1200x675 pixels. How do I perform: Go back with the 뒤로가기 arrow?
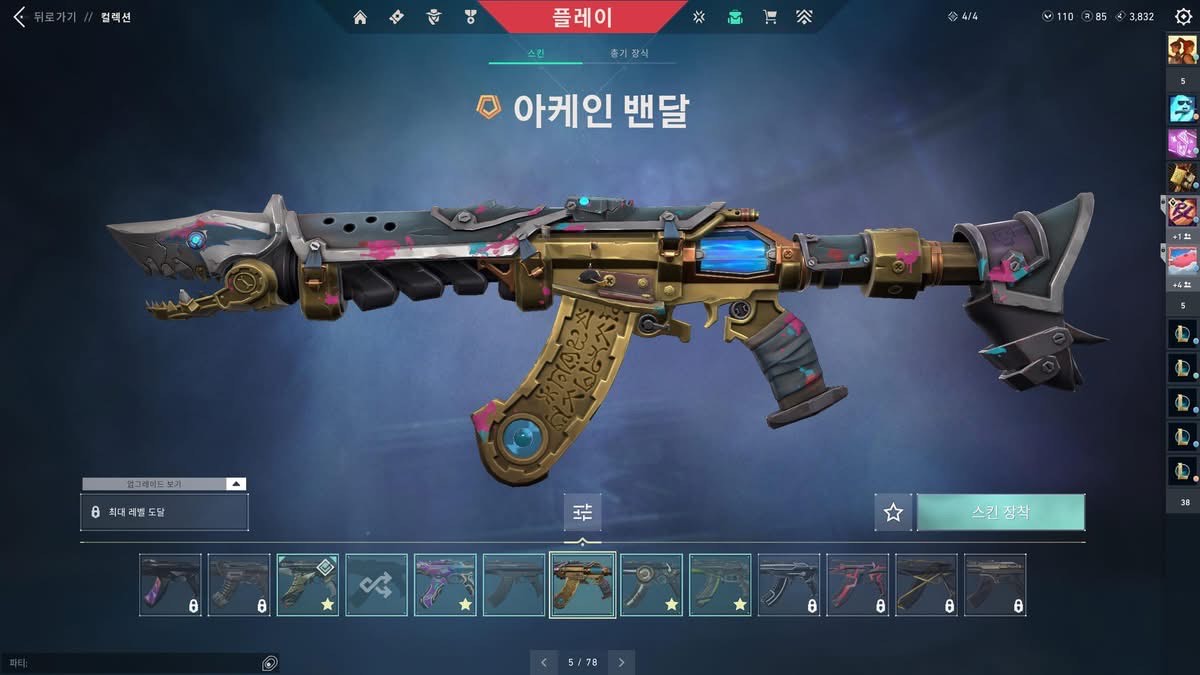(18, 17)
